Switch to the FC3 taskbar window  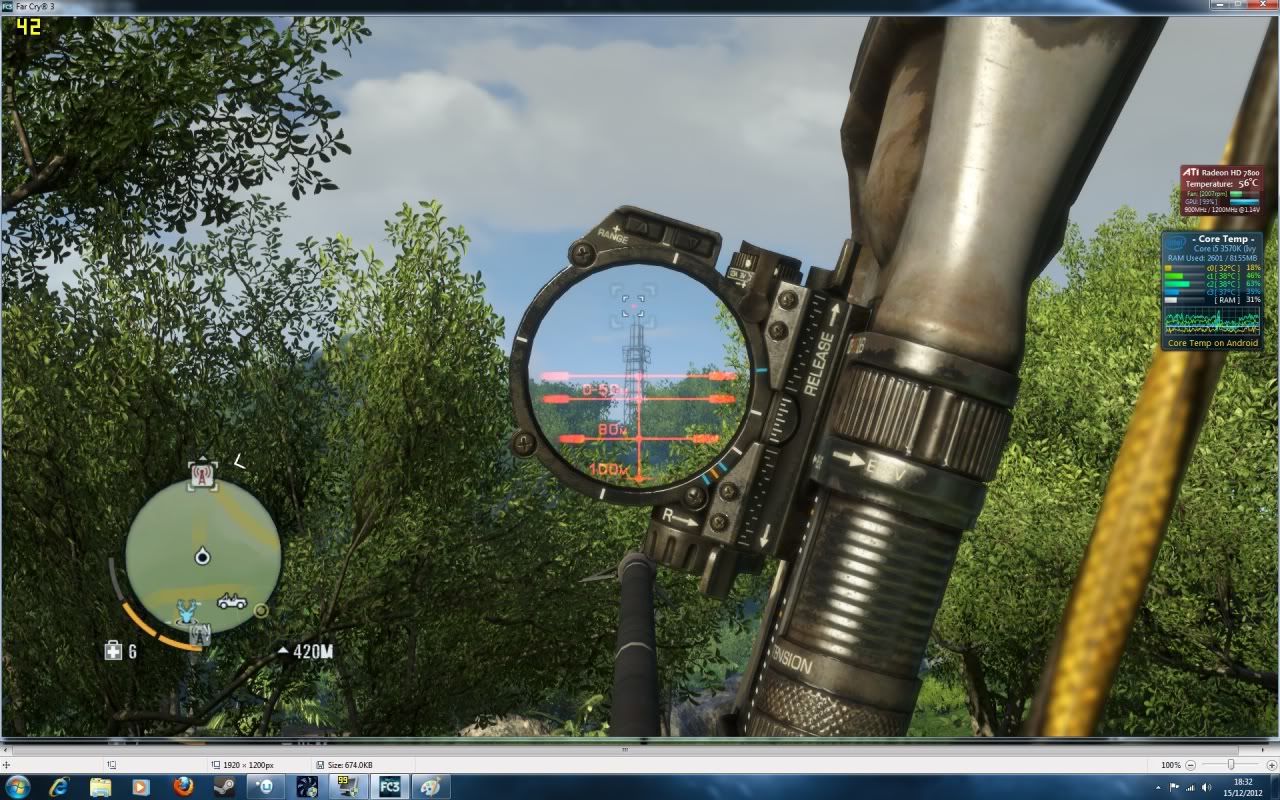click(x=390, y=787)
